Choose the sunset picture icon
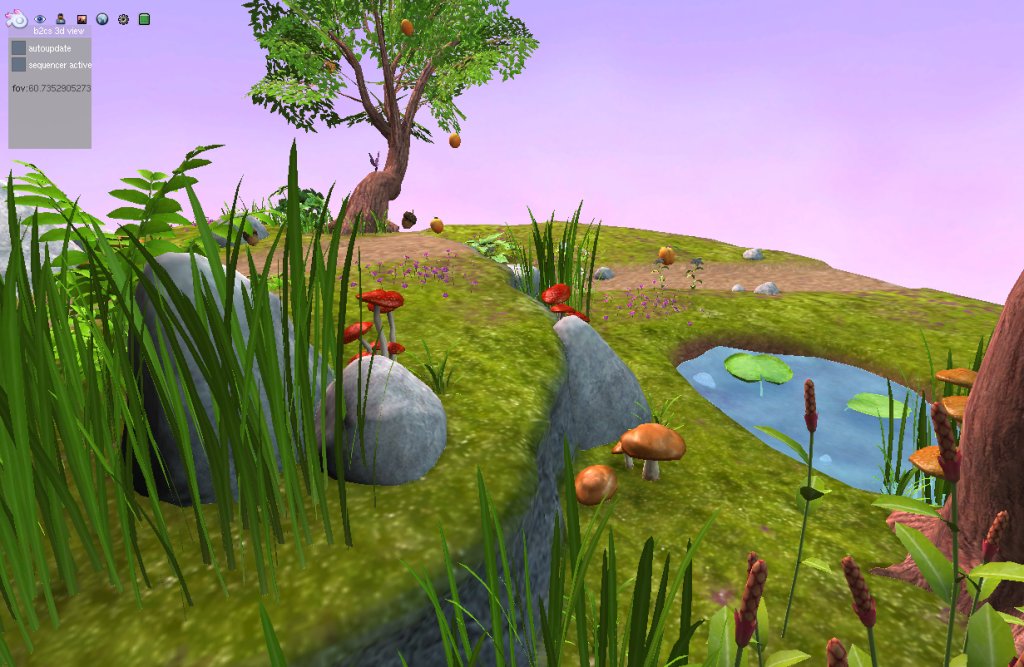This screenshot has width=1024, height=667. pos(82,19)
